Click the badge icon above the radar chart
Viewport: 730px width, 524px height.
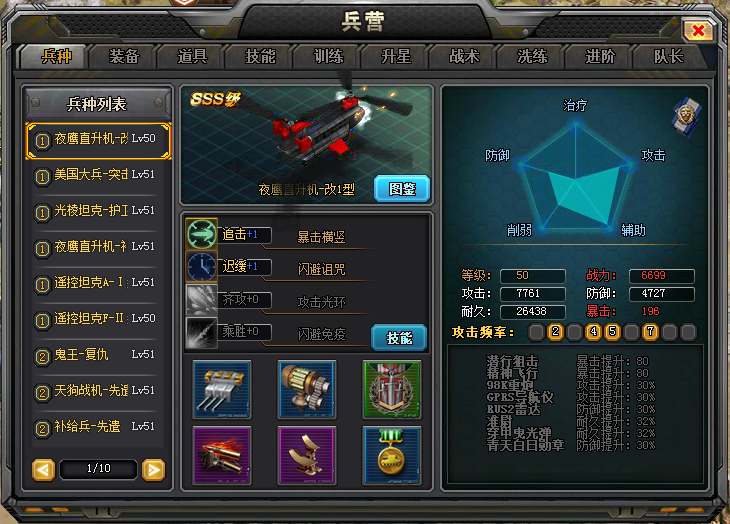(685, 113)
